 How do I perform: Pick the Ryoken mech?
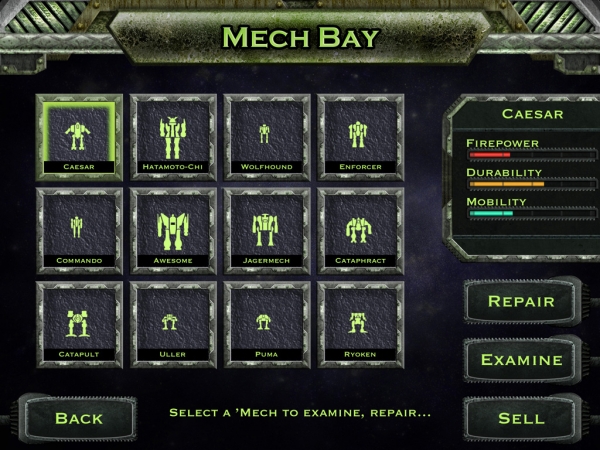(358, 323)
